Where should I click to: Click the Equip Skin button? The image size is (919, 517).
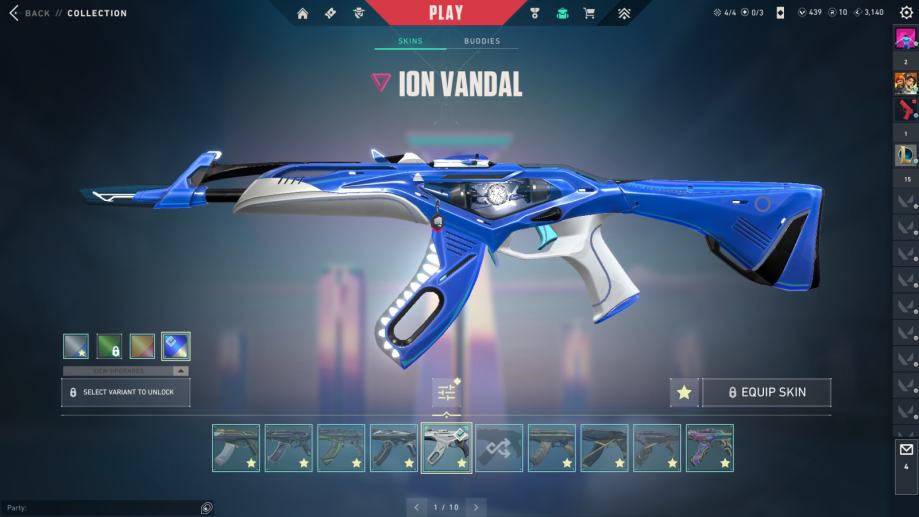click(766, 392)
